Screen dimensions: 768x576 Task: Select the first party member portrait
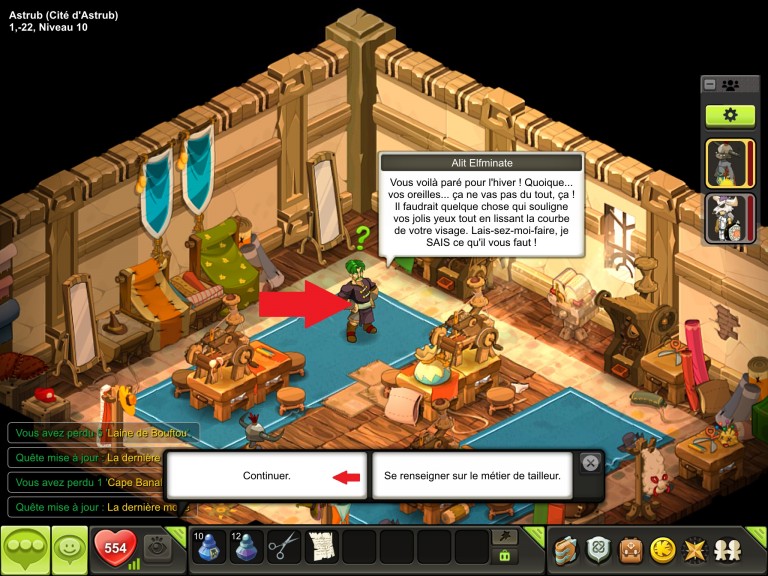pos(729,162)
